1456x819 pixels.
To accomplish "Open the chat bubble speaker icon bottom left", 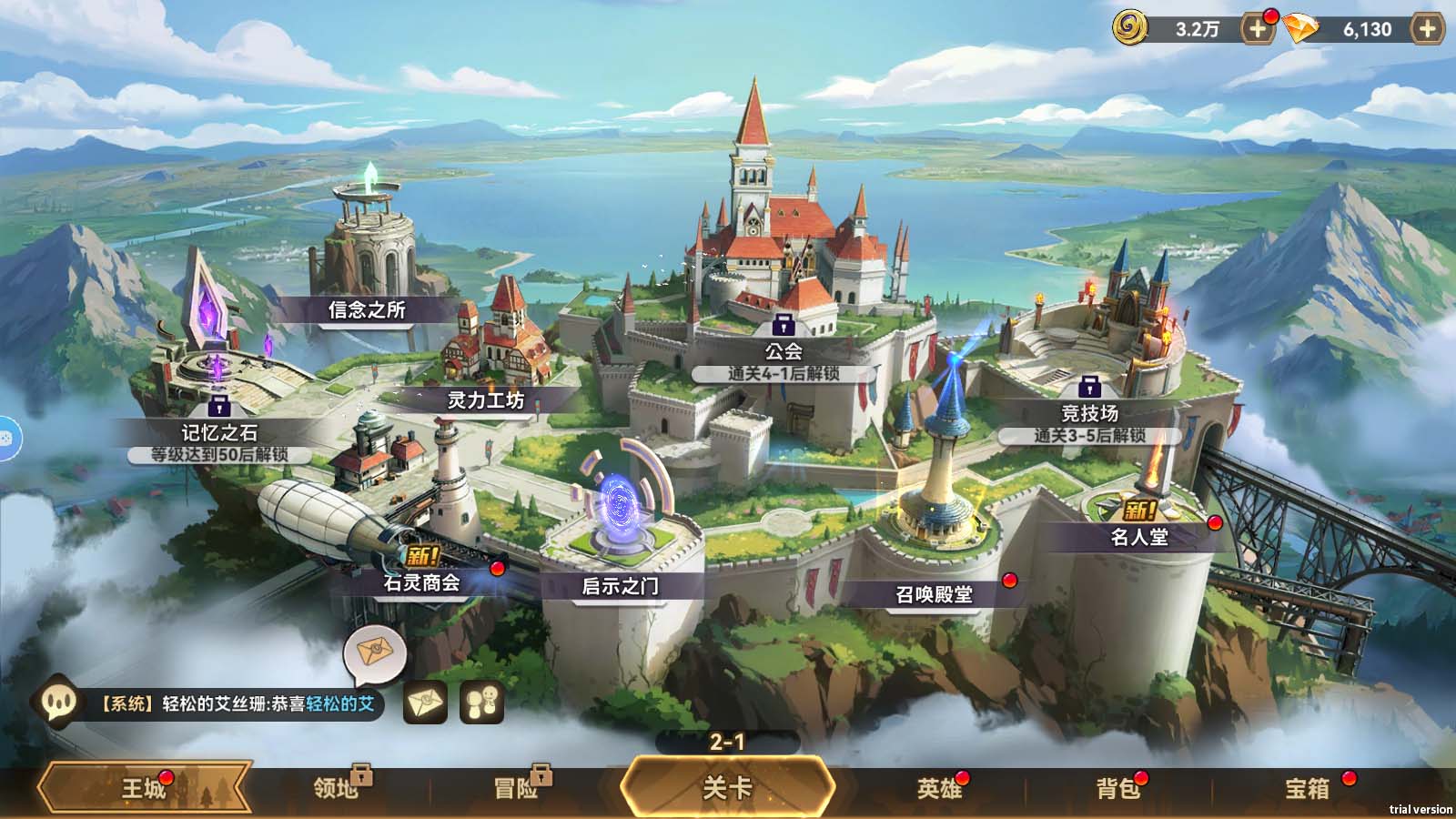I will [58, 703].
